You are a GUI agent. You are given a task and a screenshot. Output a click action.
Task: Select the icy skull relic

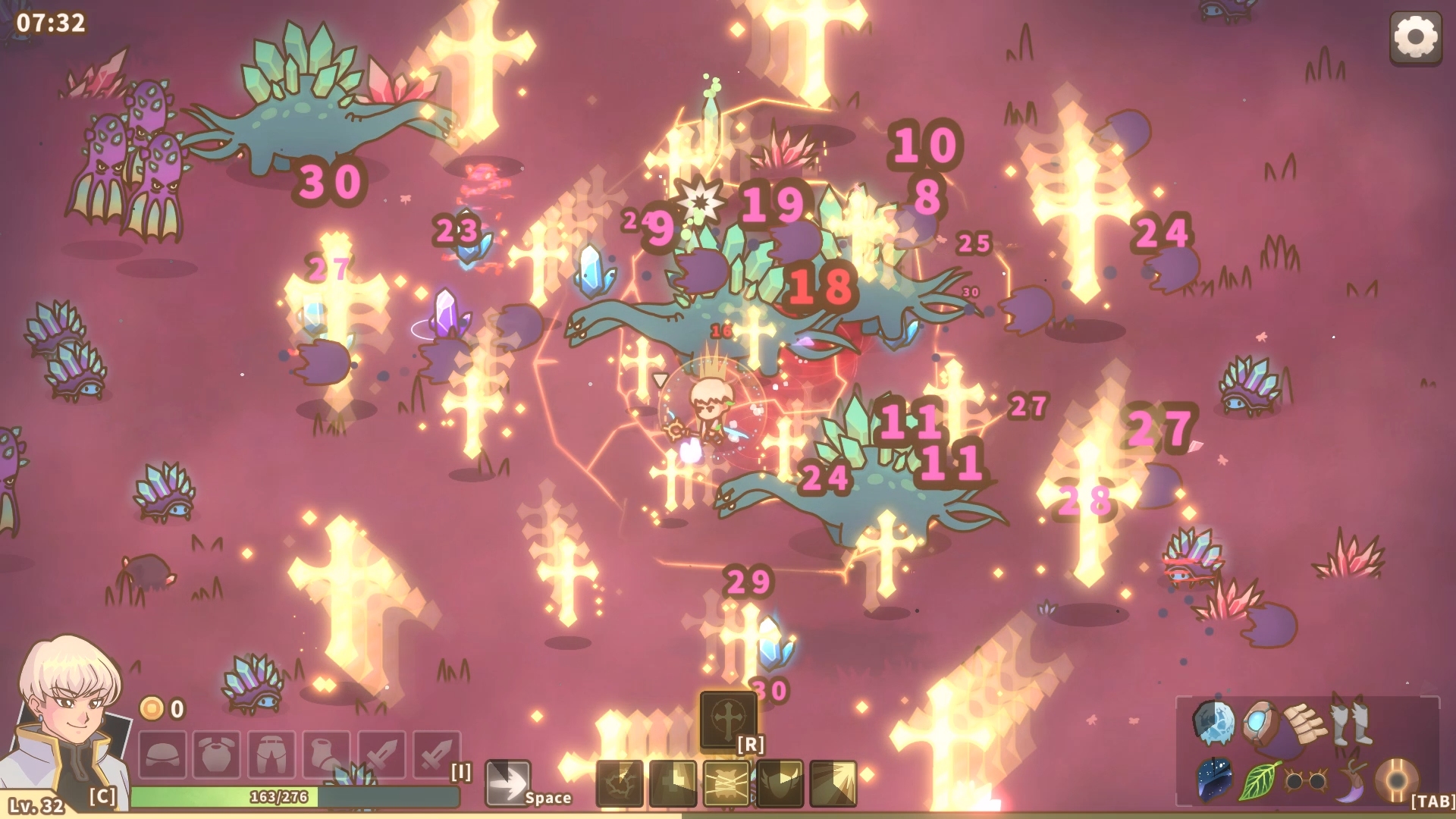pos(1213,722)
